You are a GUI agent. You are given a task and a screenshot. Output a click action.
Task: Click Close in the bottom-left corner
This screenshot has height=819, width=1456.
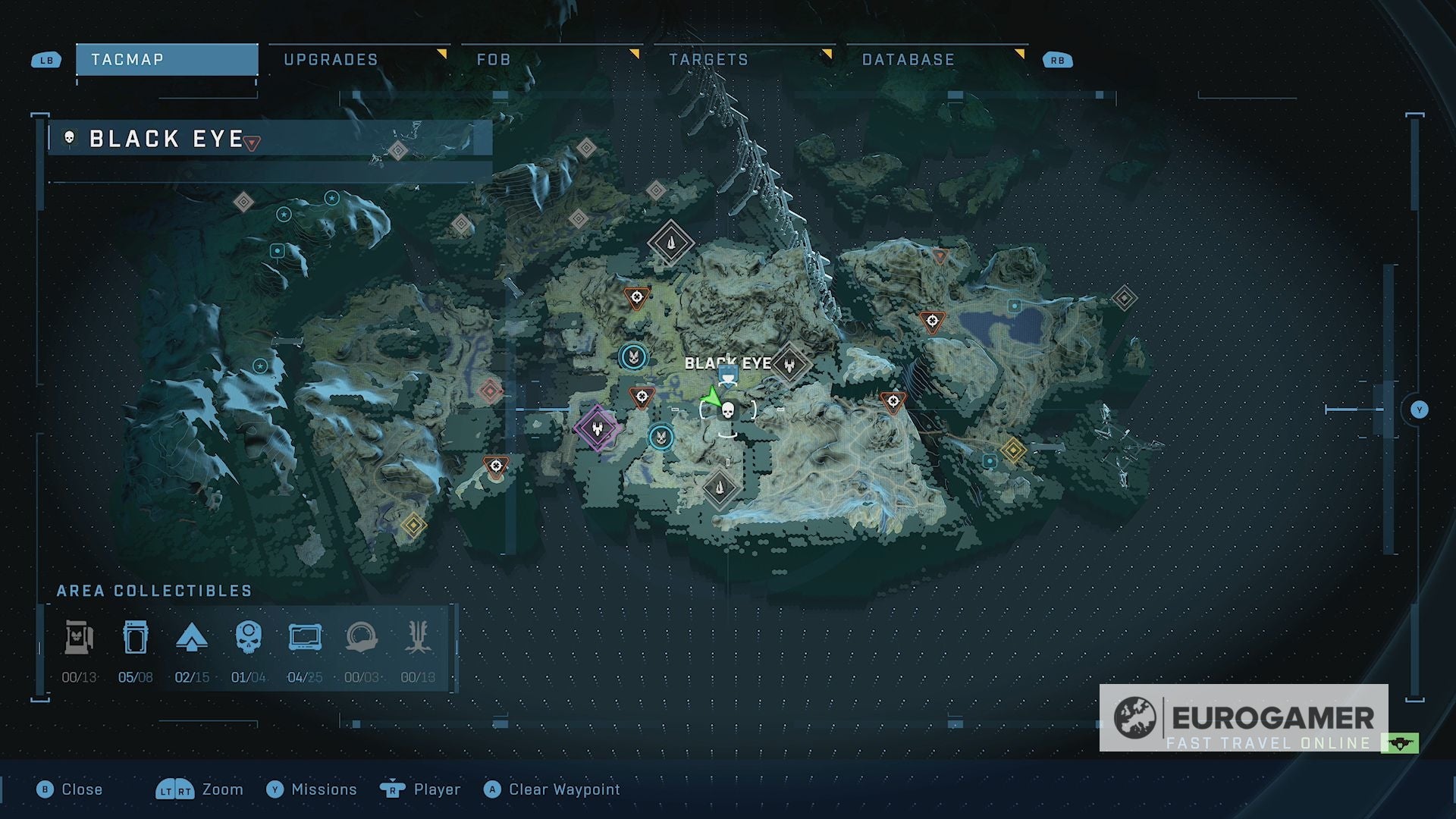82,789
